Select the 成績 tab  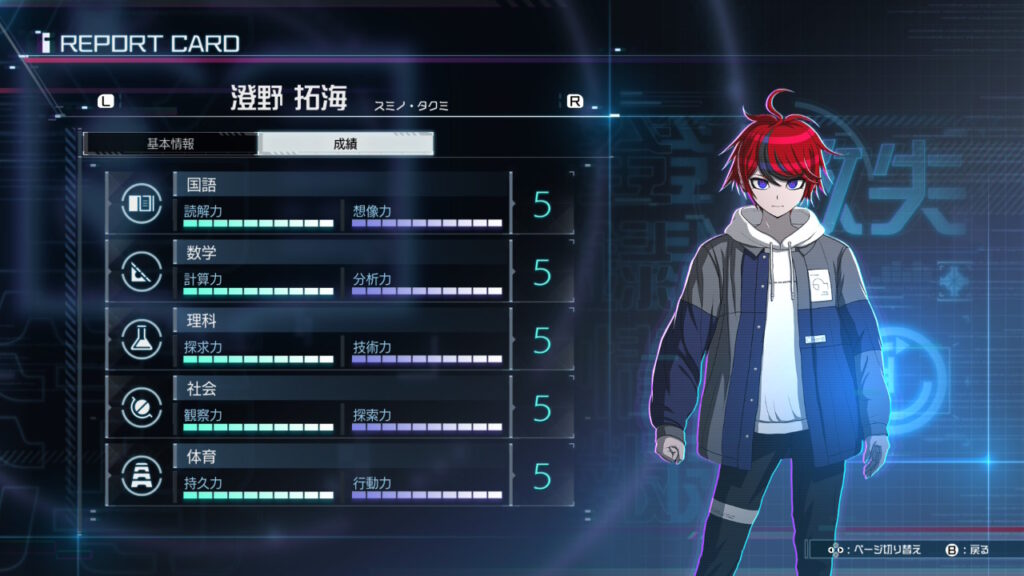(345, 143)
